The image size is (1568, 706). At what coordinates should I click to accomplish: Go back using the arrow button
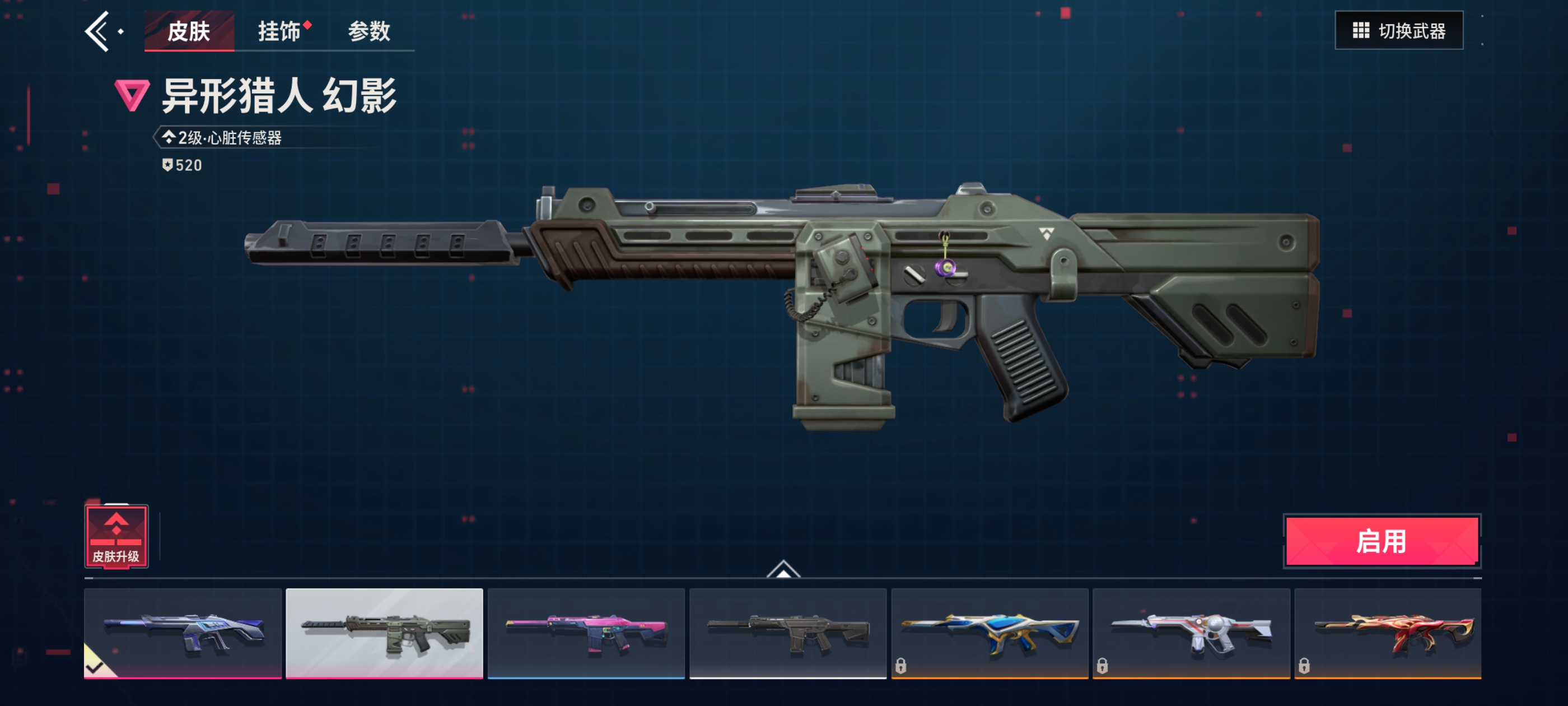coord(99,31)
